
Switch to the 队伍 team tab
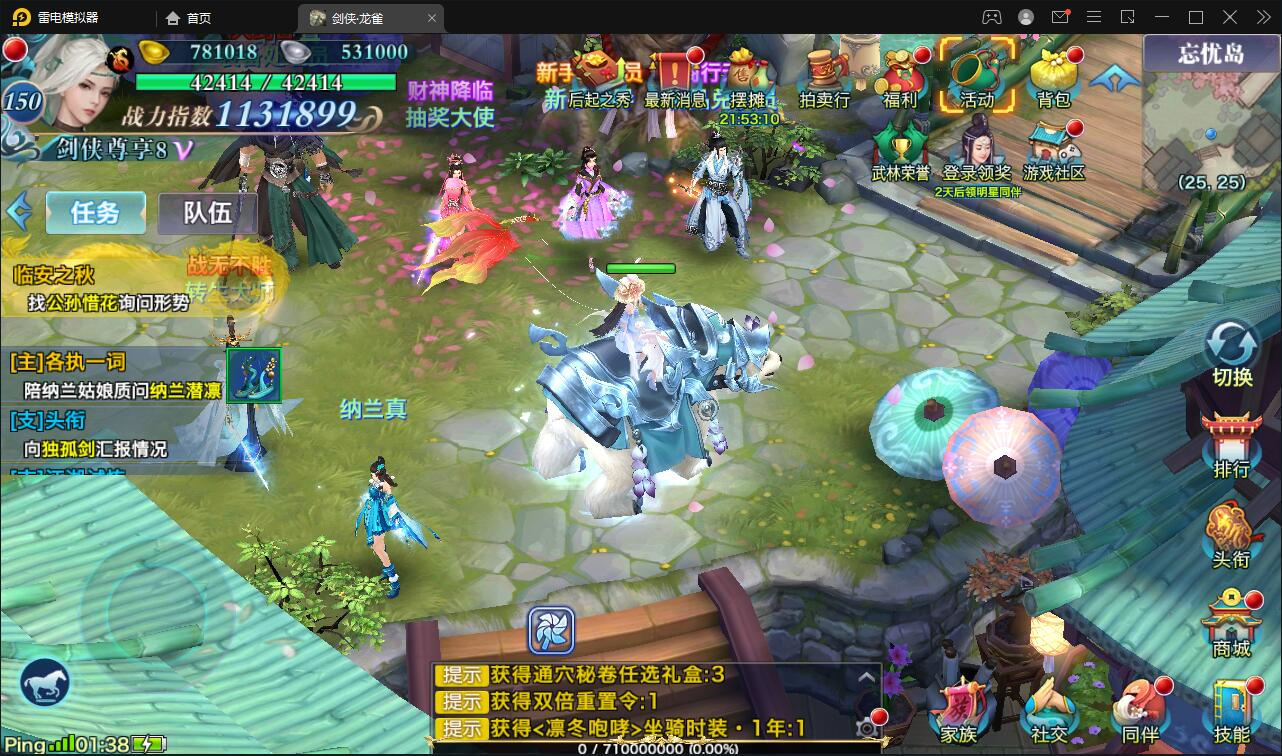[207, 212]
